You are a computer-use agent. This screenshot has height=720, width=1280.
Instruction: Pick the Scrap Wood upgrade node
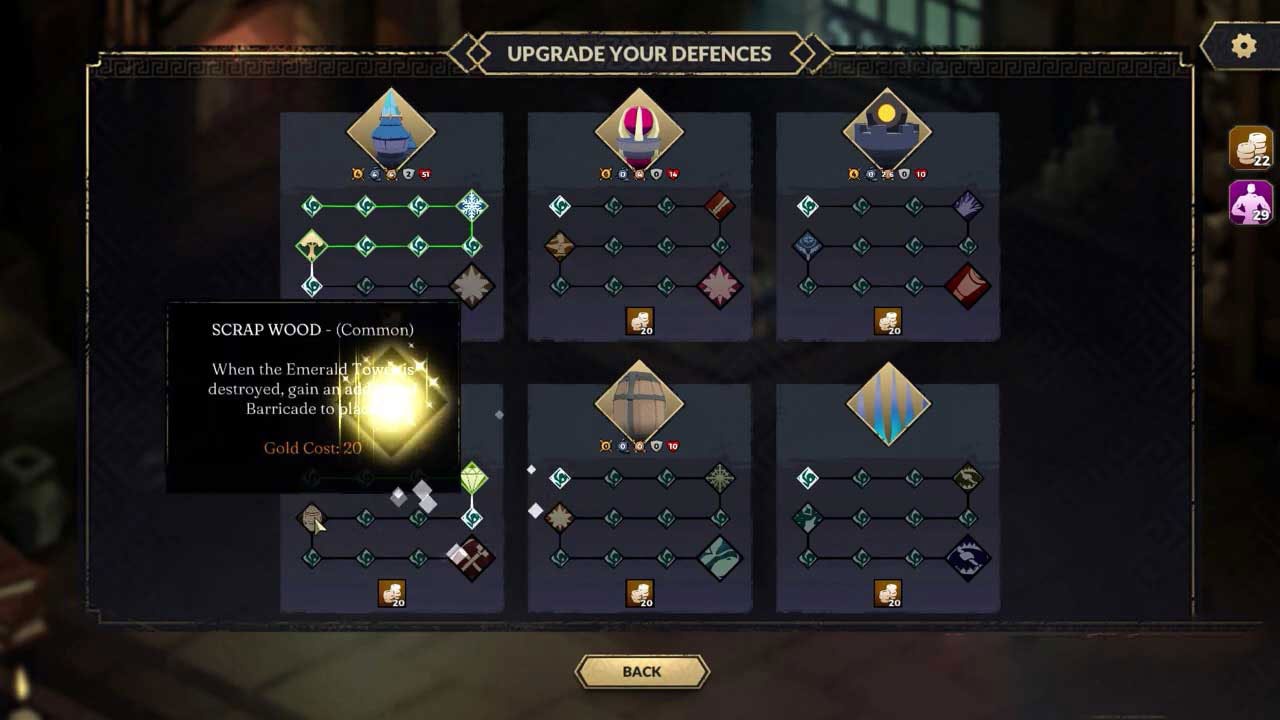tap(312, 518)
